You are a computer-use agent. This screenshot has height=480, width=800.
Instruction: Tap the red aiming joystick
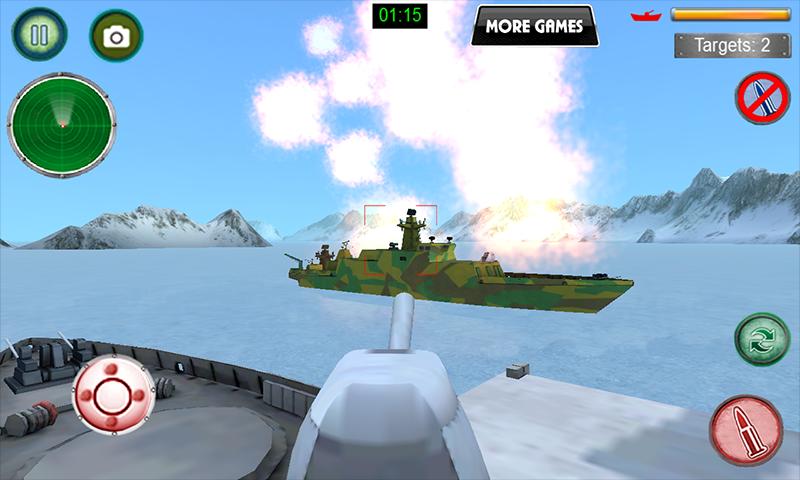click(114, 394)
